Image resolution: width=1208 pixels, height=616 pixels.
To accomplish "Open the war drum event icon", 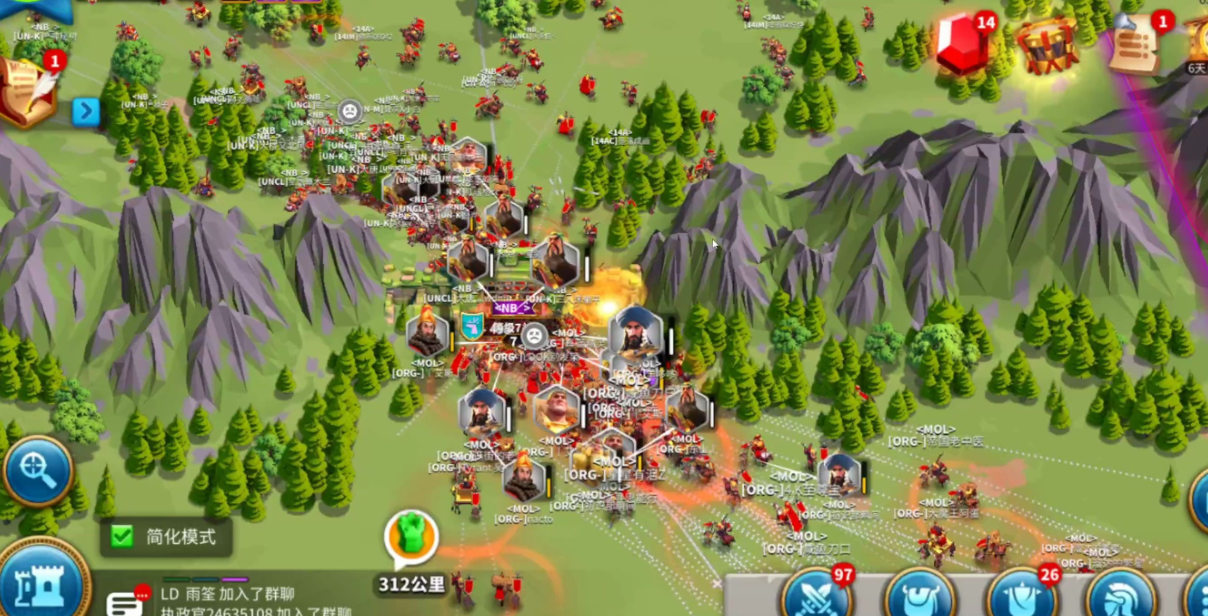I will [x=1046, y=45].
